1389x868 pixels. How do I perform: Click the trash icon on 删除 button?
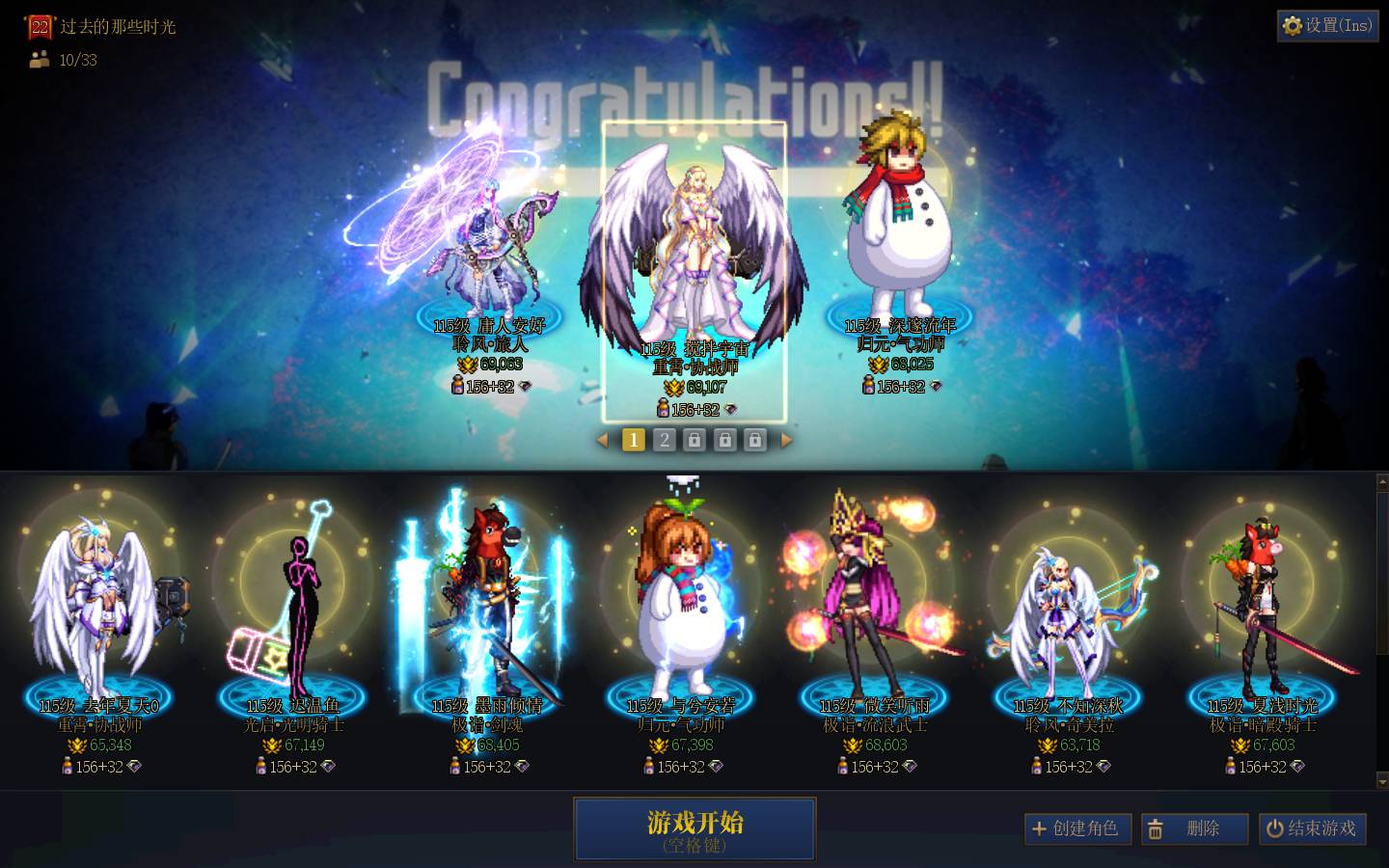tap(1156, 828)
